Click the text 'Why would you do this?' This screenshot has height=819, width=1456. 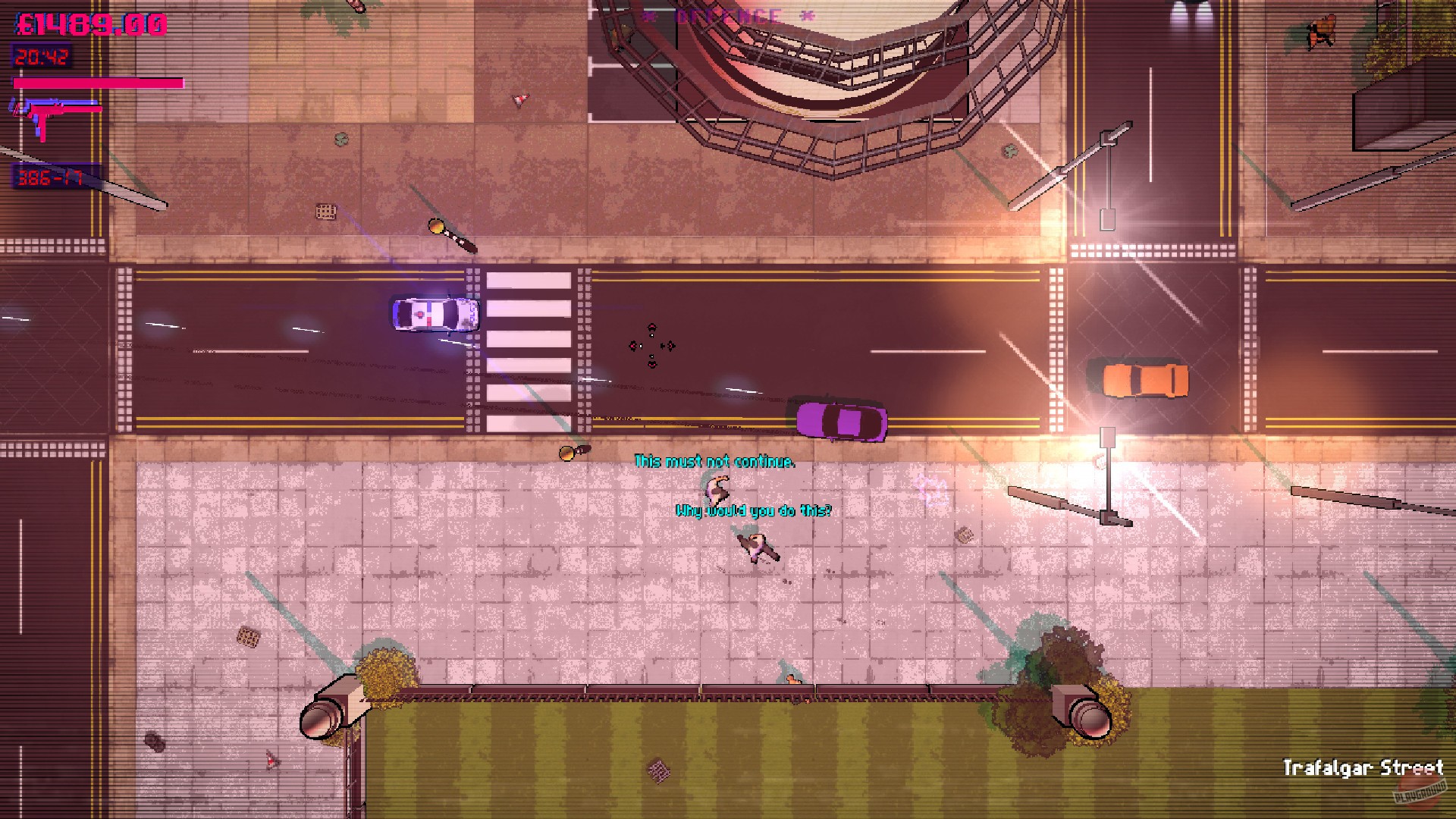coord(755,511)
